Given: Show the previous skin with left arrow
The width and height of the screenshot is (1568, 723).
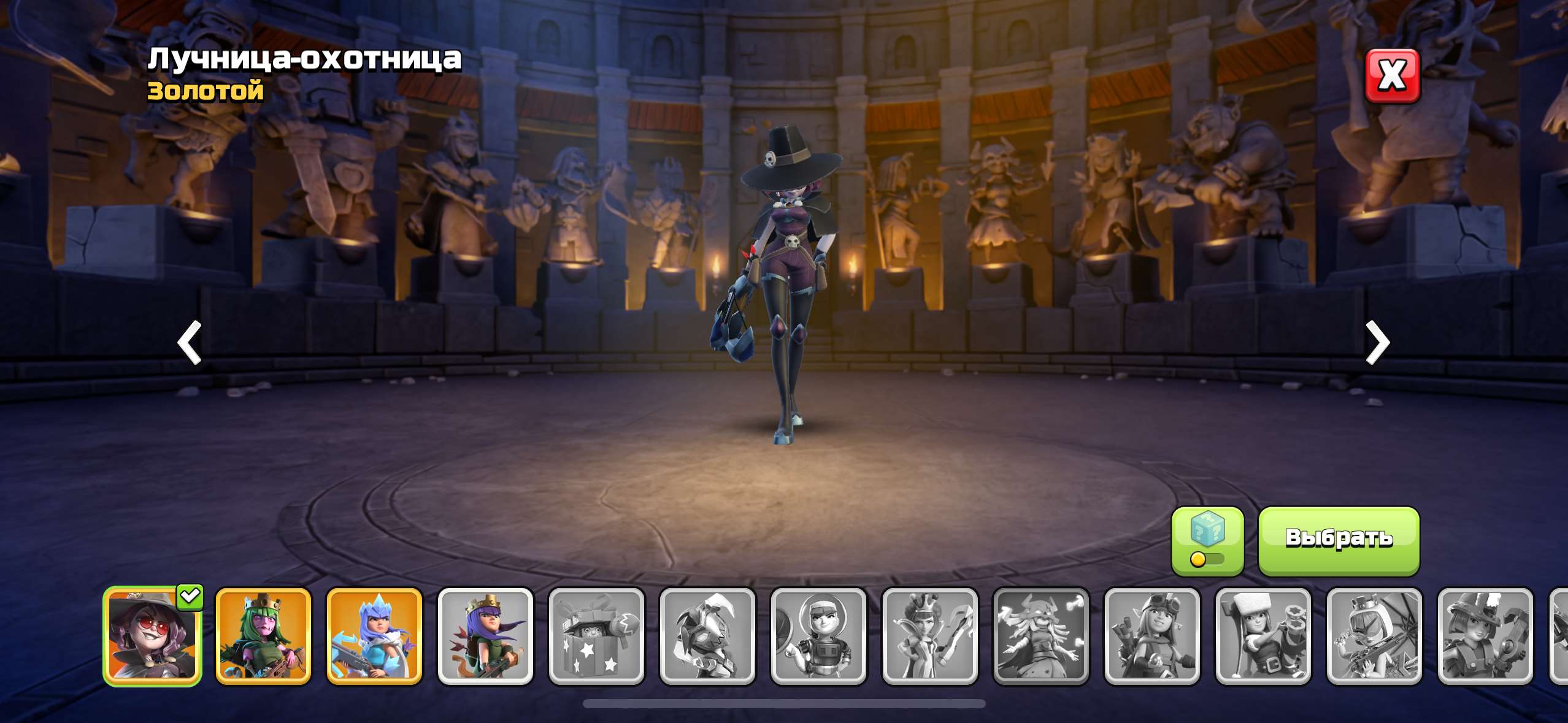Looking at the screenshot, I should click(190, 342).
